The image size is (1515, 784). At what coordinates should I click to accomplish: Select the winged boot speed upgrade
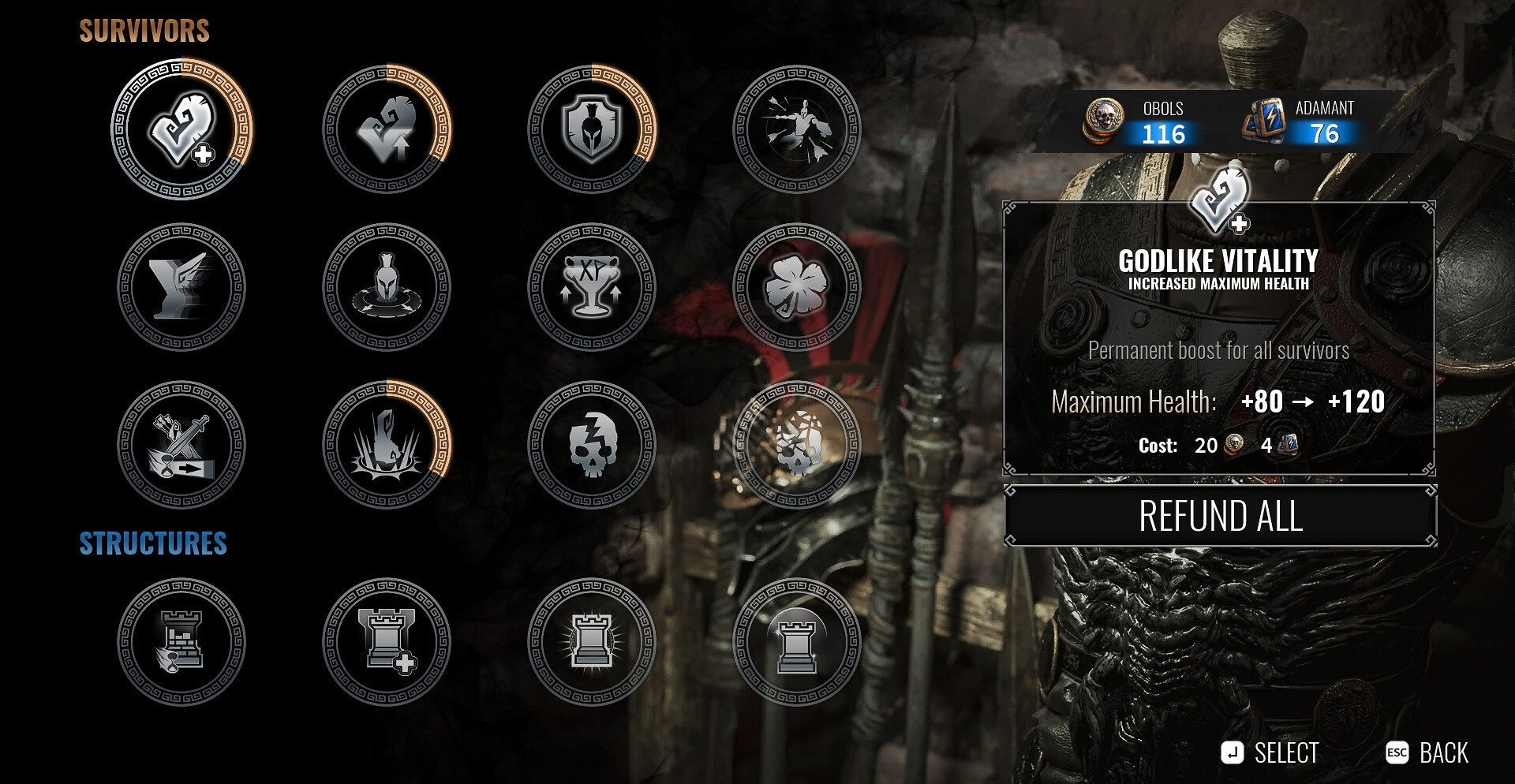click(x=181, y=287)
